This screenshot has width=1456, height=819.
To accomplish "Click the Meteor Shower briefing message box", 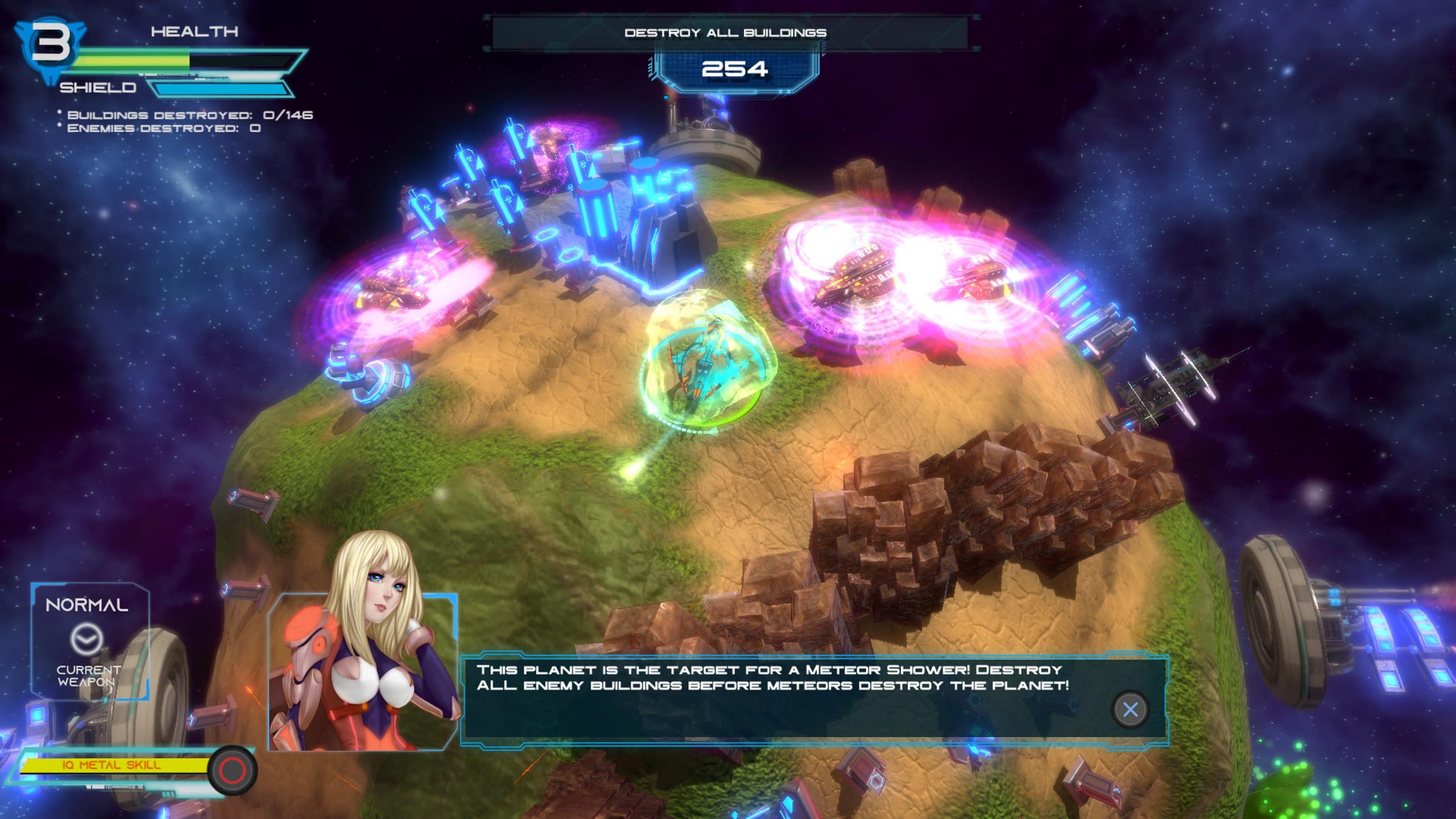I will 796,698.
